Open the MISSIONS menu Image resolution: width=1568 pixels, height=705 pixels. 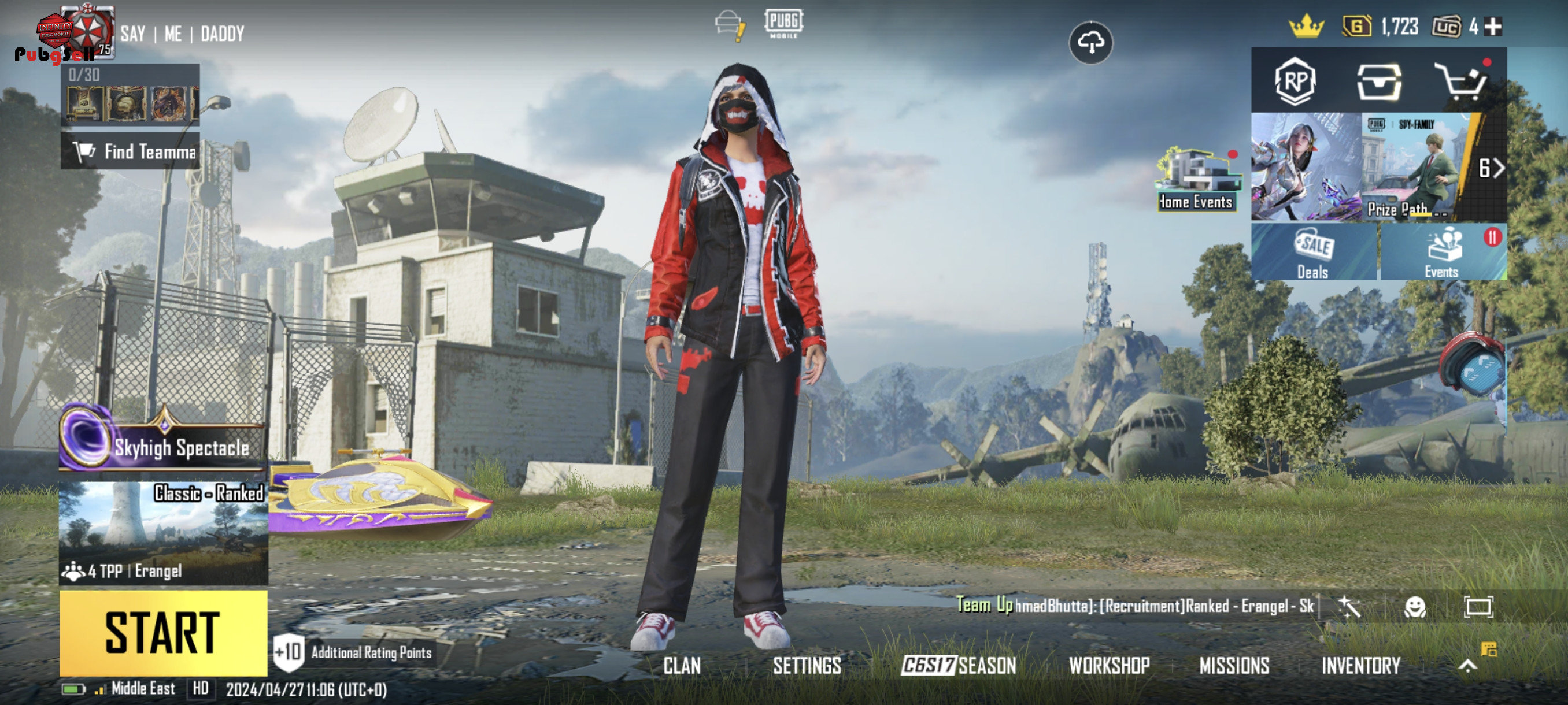1234,666
